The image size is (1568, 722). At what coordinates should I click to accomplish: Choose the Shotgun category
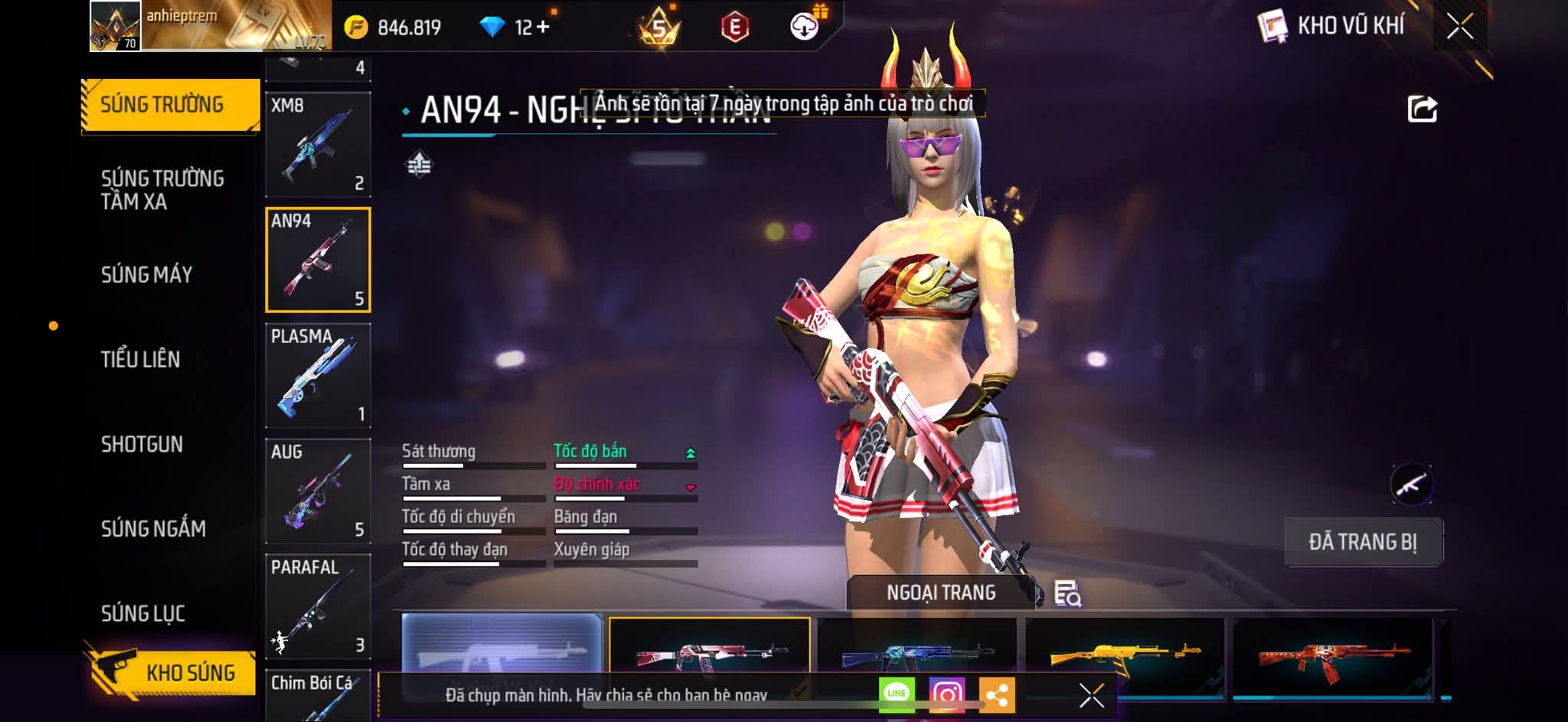click(x=142, y=444)
